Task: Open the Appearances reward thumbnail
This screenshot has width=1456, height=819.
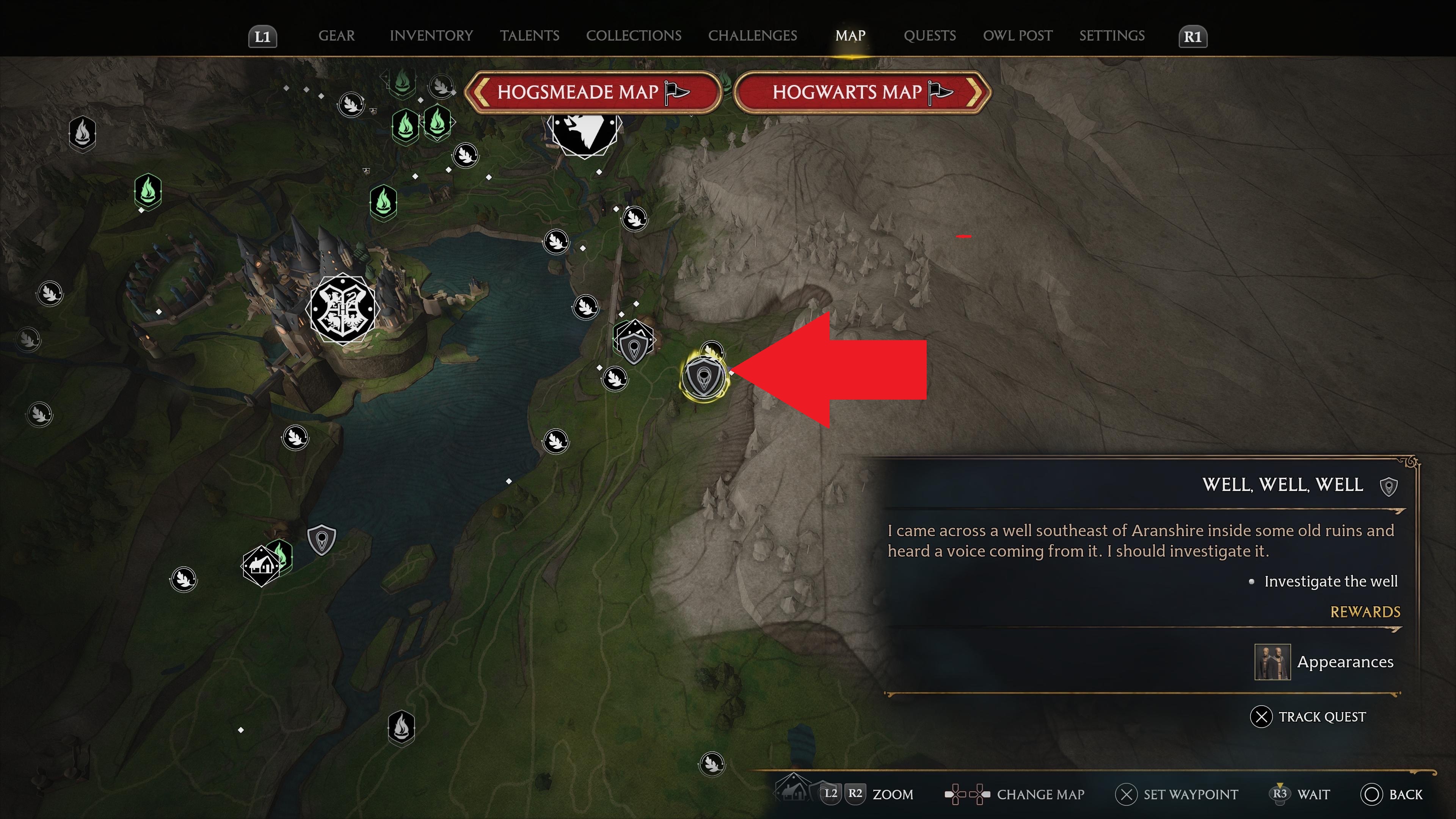Action: coord(1273,662)
